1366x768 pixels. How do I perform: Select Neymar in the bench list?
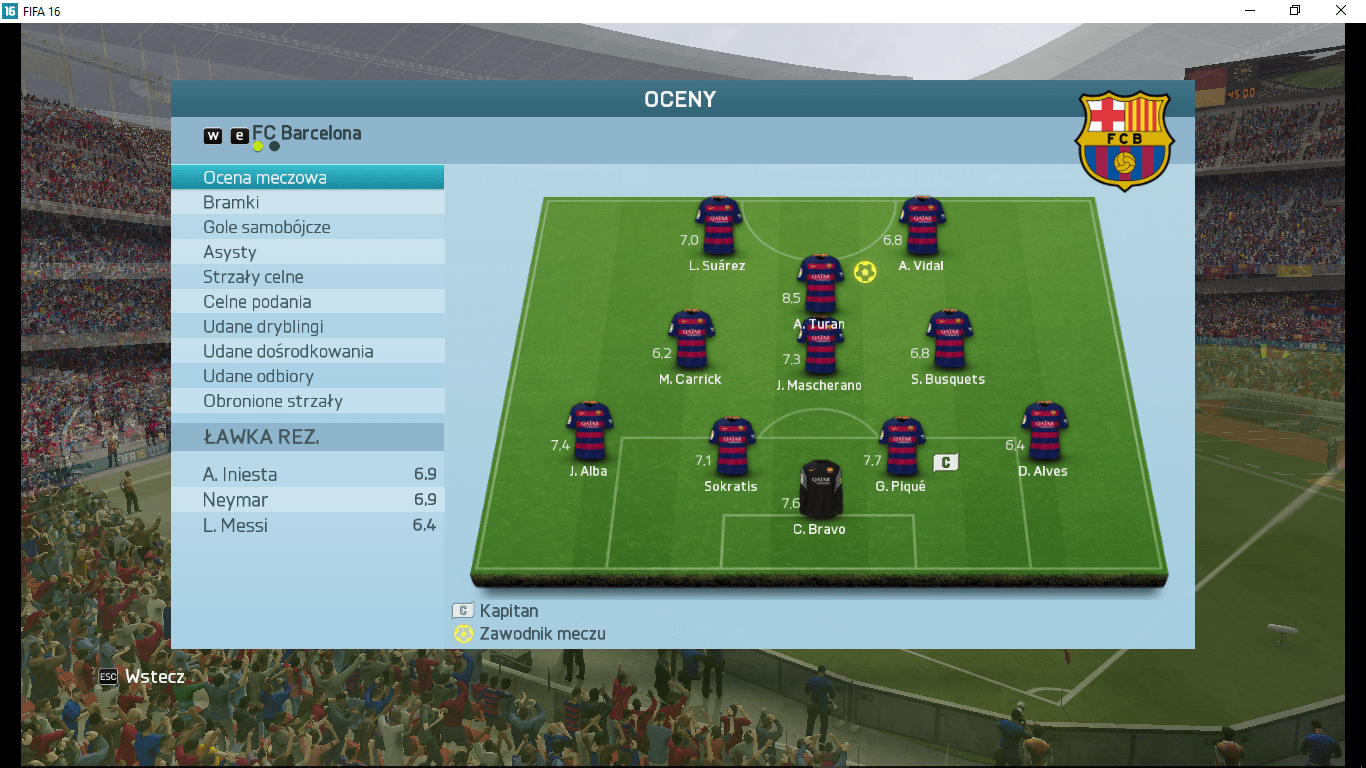point(307,500)
